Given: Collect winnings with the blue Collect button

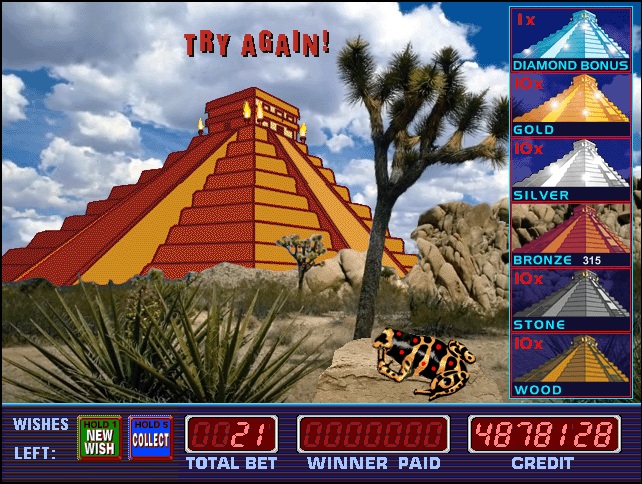Looking at the screenshot, I should click(x=150, y=438).
